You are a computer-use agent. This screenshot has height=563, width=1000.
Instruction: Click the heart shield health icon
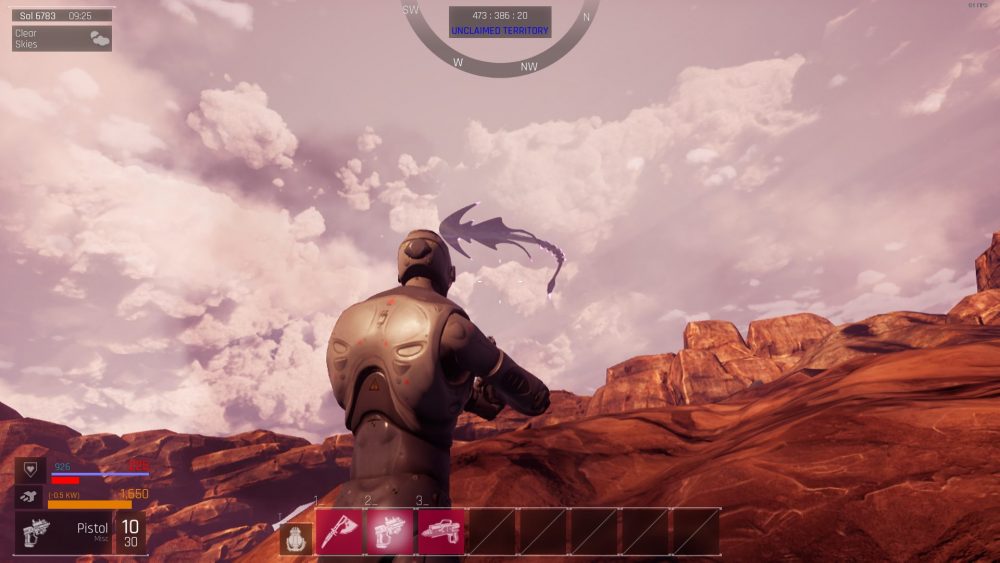click(x=30, y=471)
